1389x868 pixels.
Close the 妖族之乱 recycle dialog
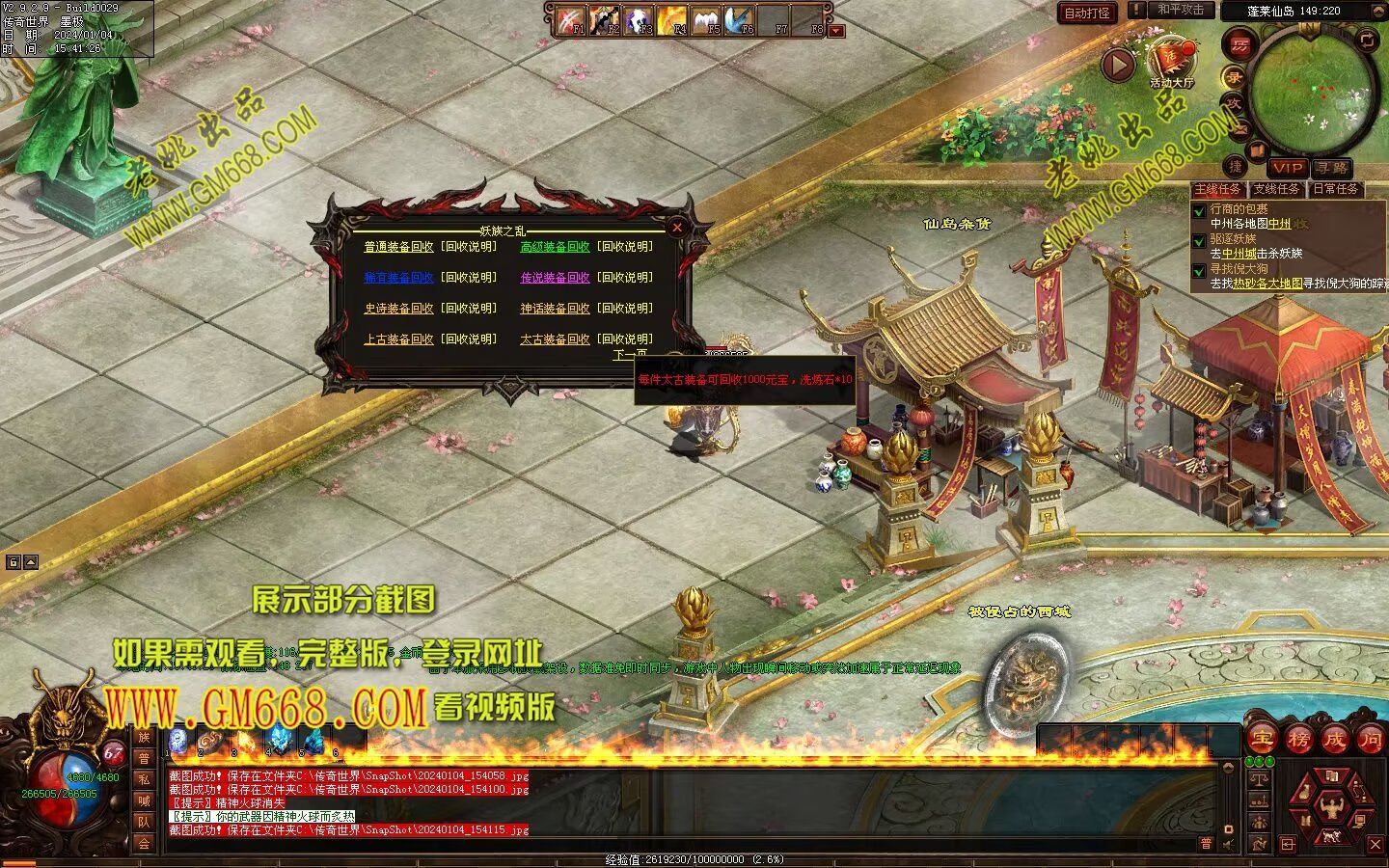(677, 228)
